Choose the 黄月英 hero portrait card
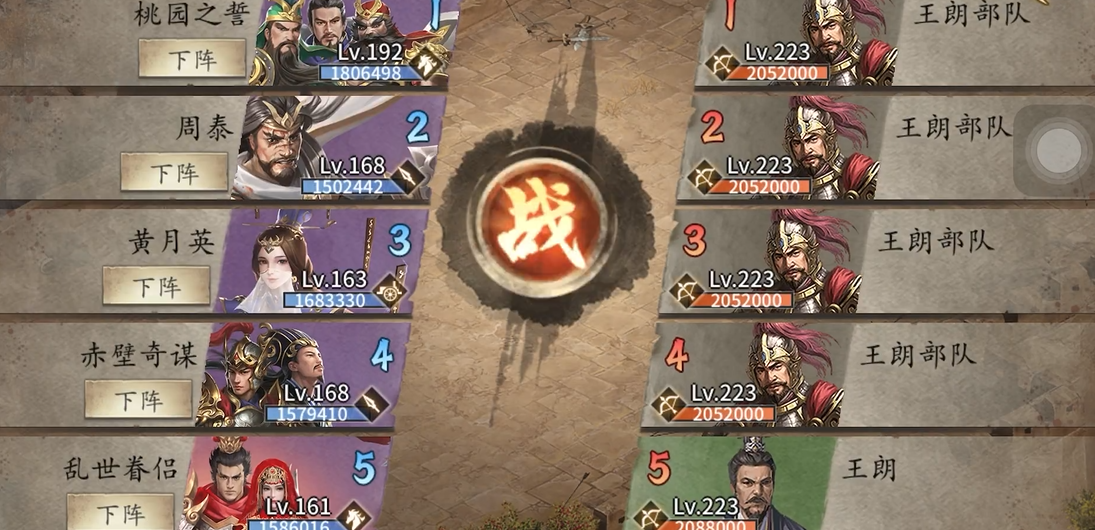The image size is (1095, 530). coord(315,262)
